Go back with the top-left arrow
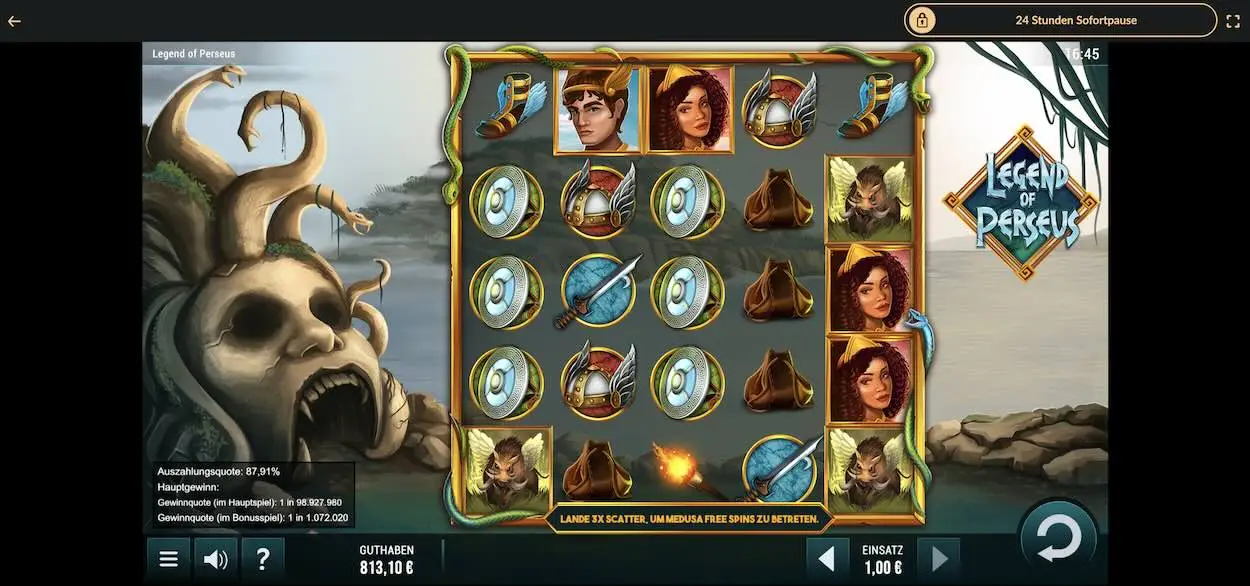Viewport: 1250px width, 586px height. pyautogui.click(x=14, y=20)
